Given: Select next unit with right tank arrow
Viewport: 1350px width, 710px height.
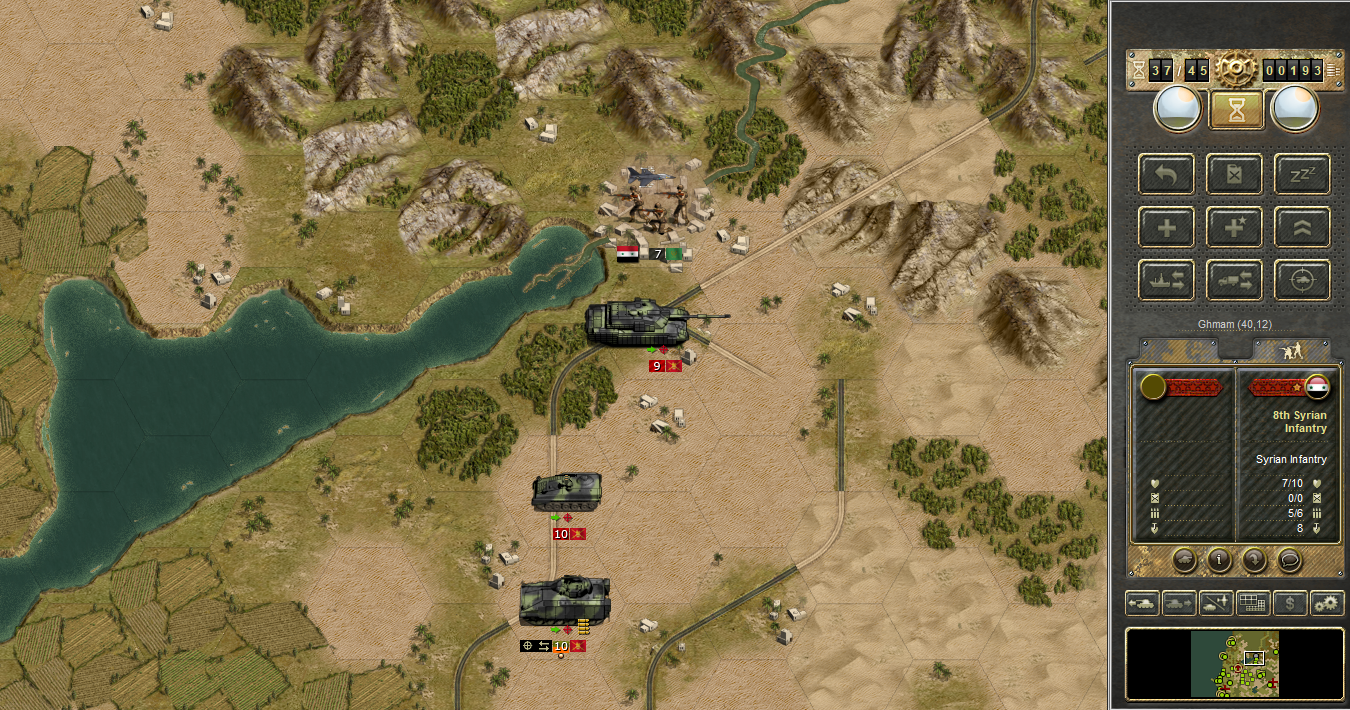Looking at the screenshot, I should [1178, 603].
